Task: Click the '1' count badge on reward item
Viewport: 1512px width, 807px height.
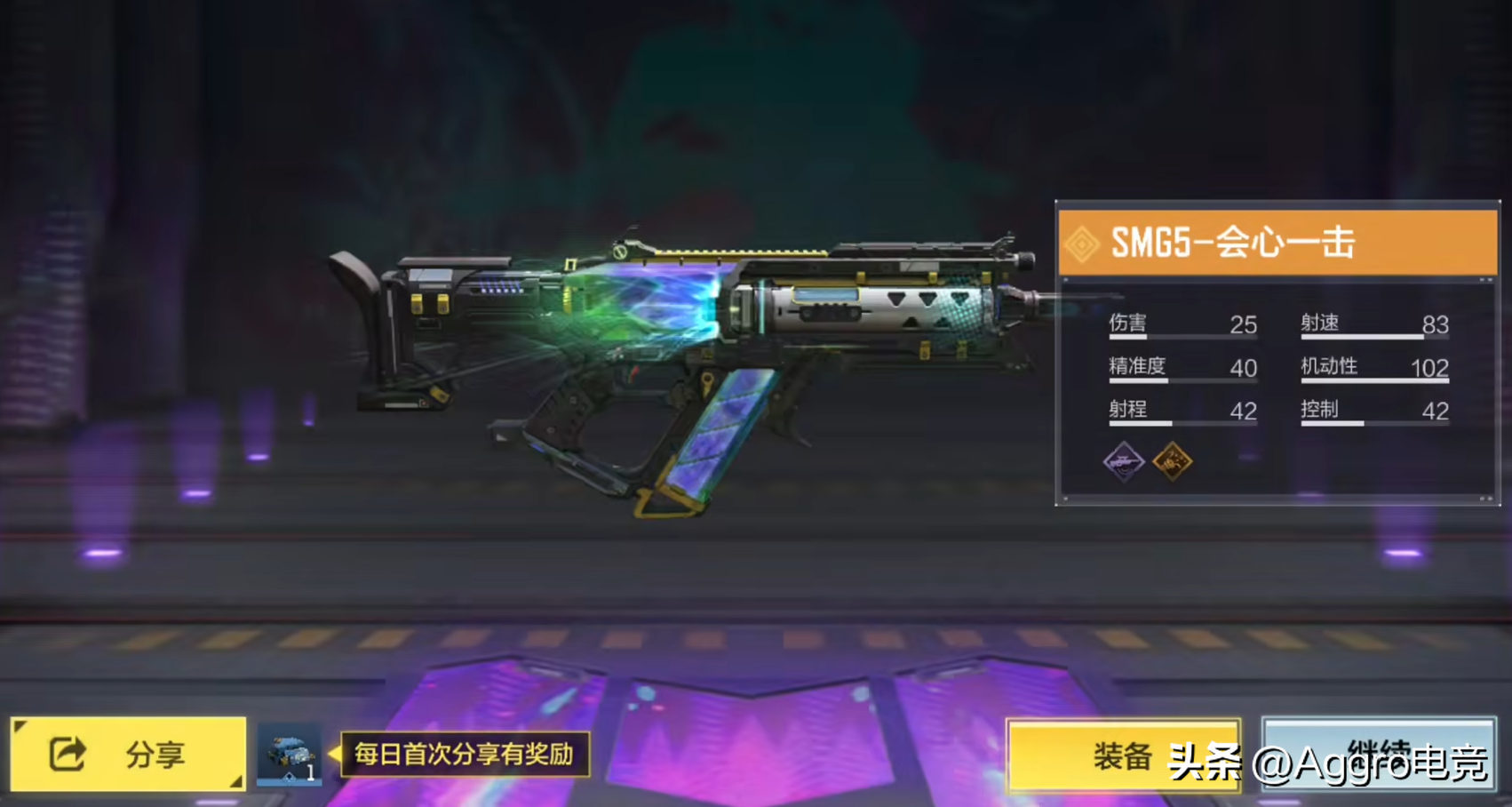Action: (x=313, y=774)
